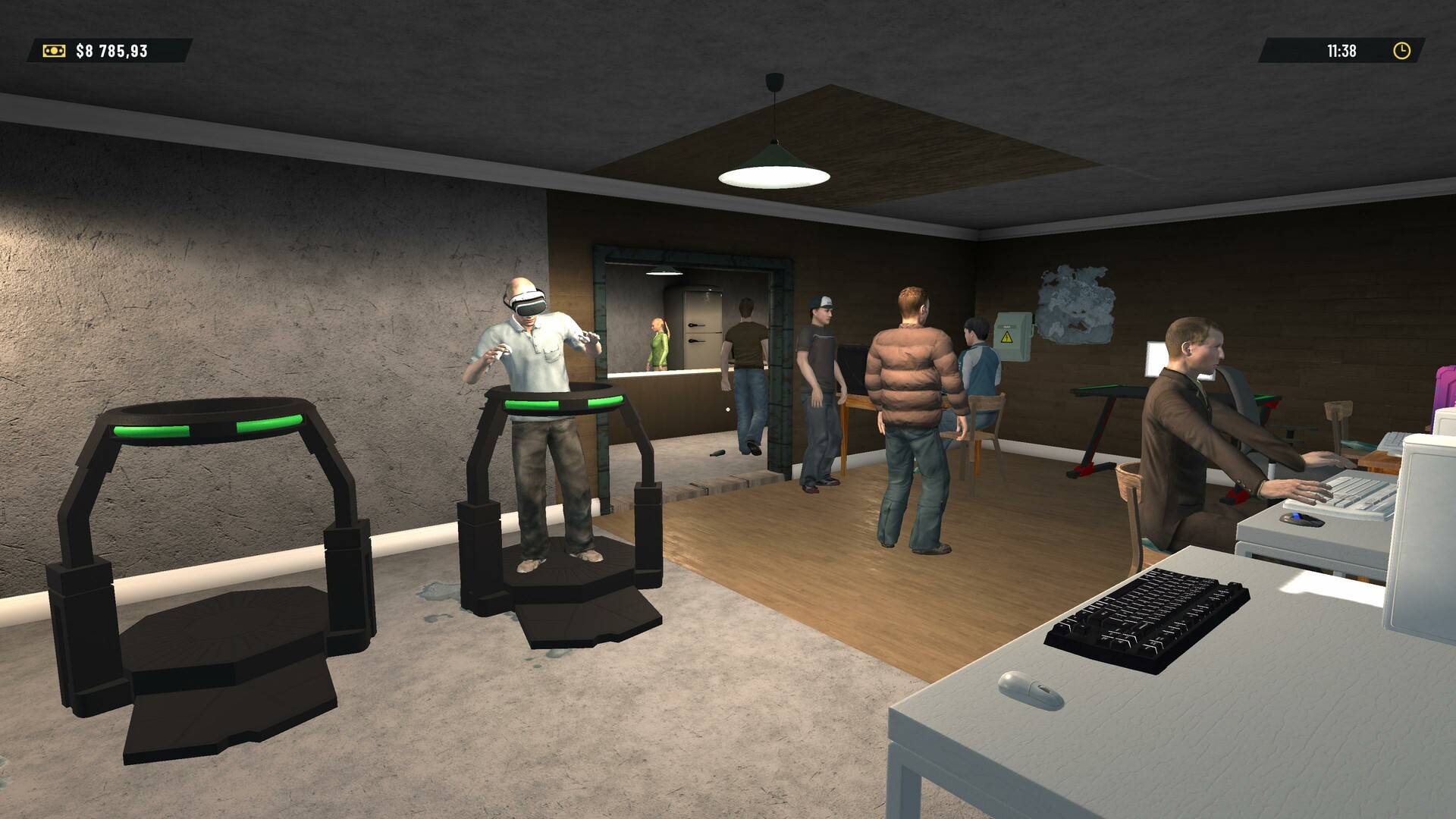Click the clock icon next to the time
Viewport: 1456px width, 819px height.
1401,52
